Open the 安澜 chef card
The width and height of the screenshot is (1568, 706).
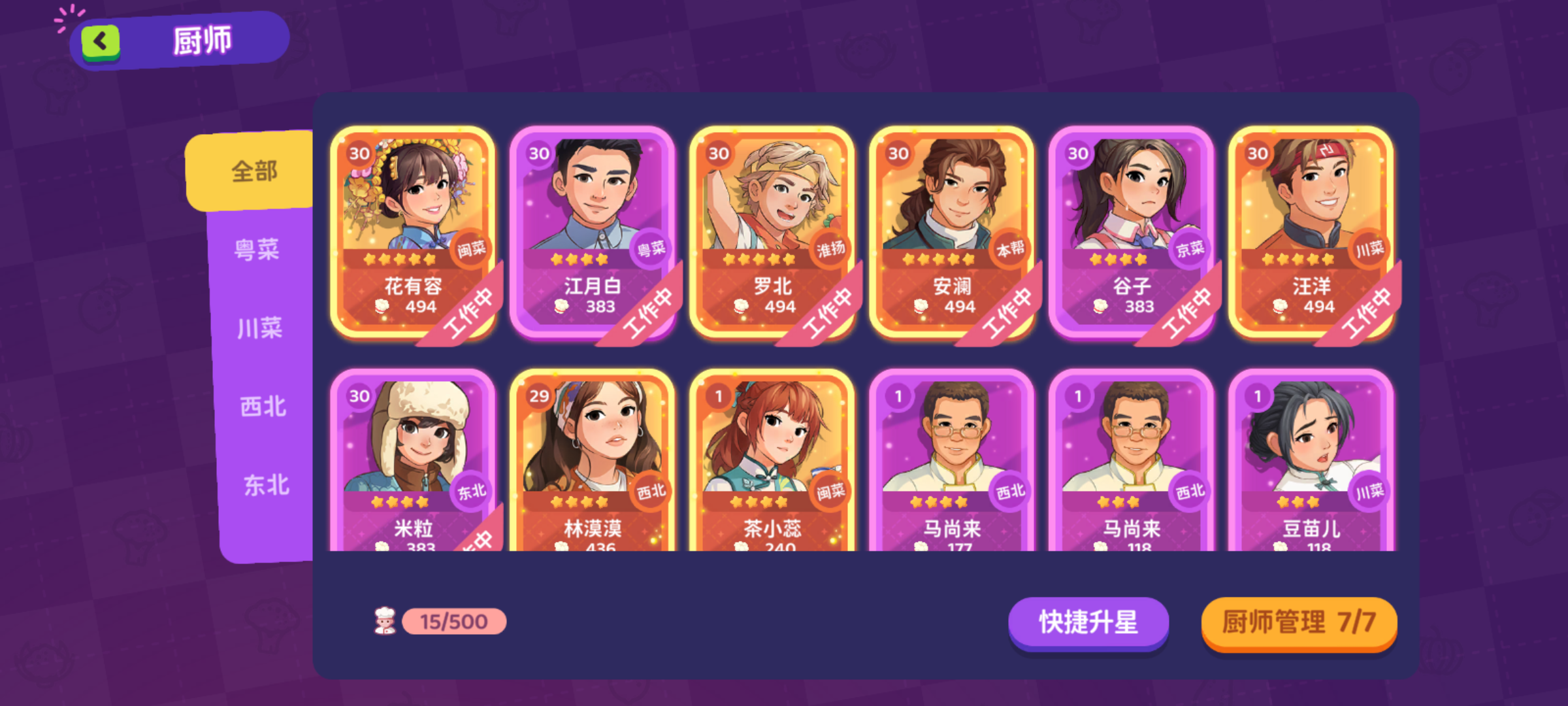click(954, 229)
